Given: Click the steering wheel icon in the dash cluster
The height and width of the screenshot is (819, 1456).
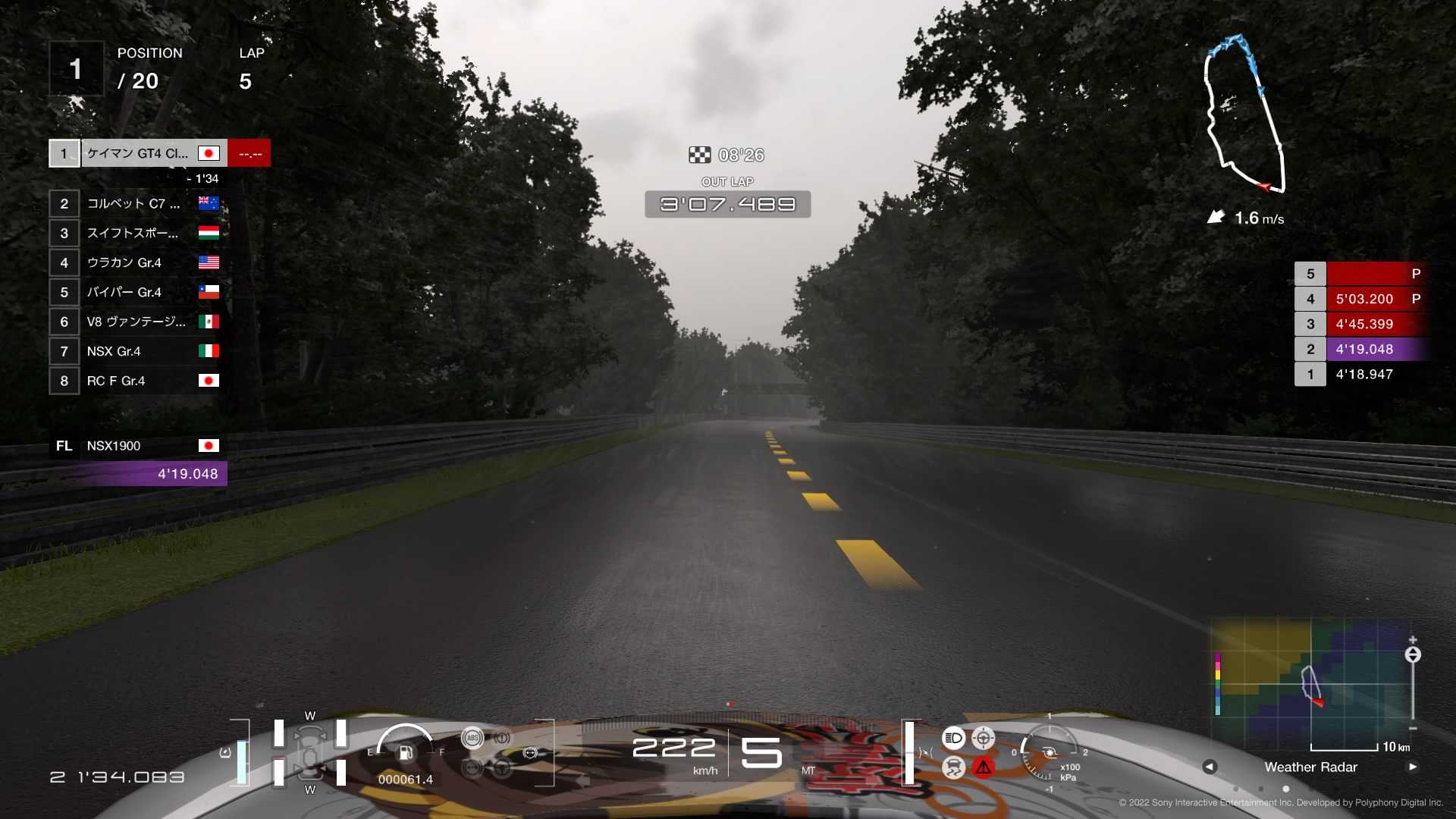Looking at the screenshot, I should (x=502, y=768).
